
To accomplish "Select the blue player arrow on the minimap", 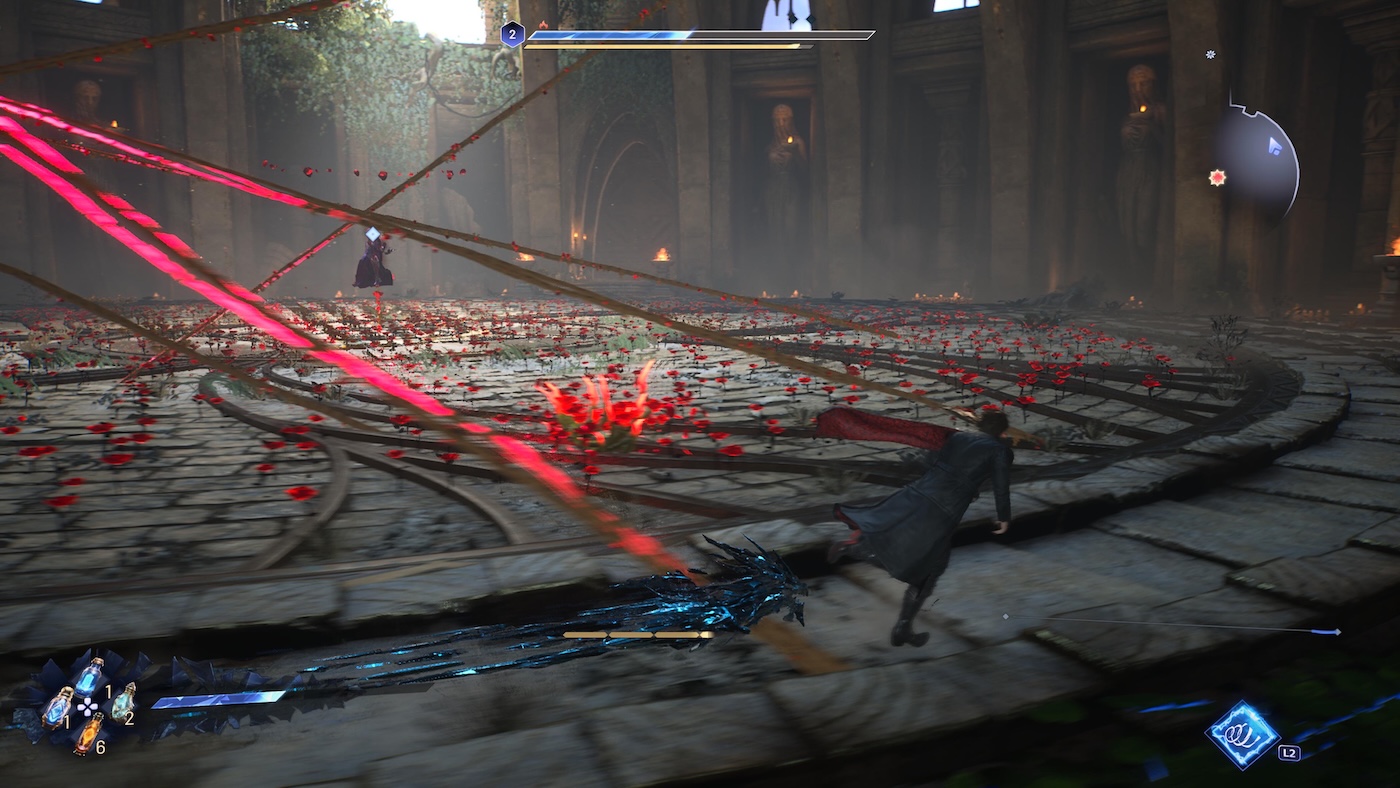I will pyautogui.click(x=1274, y=146).
